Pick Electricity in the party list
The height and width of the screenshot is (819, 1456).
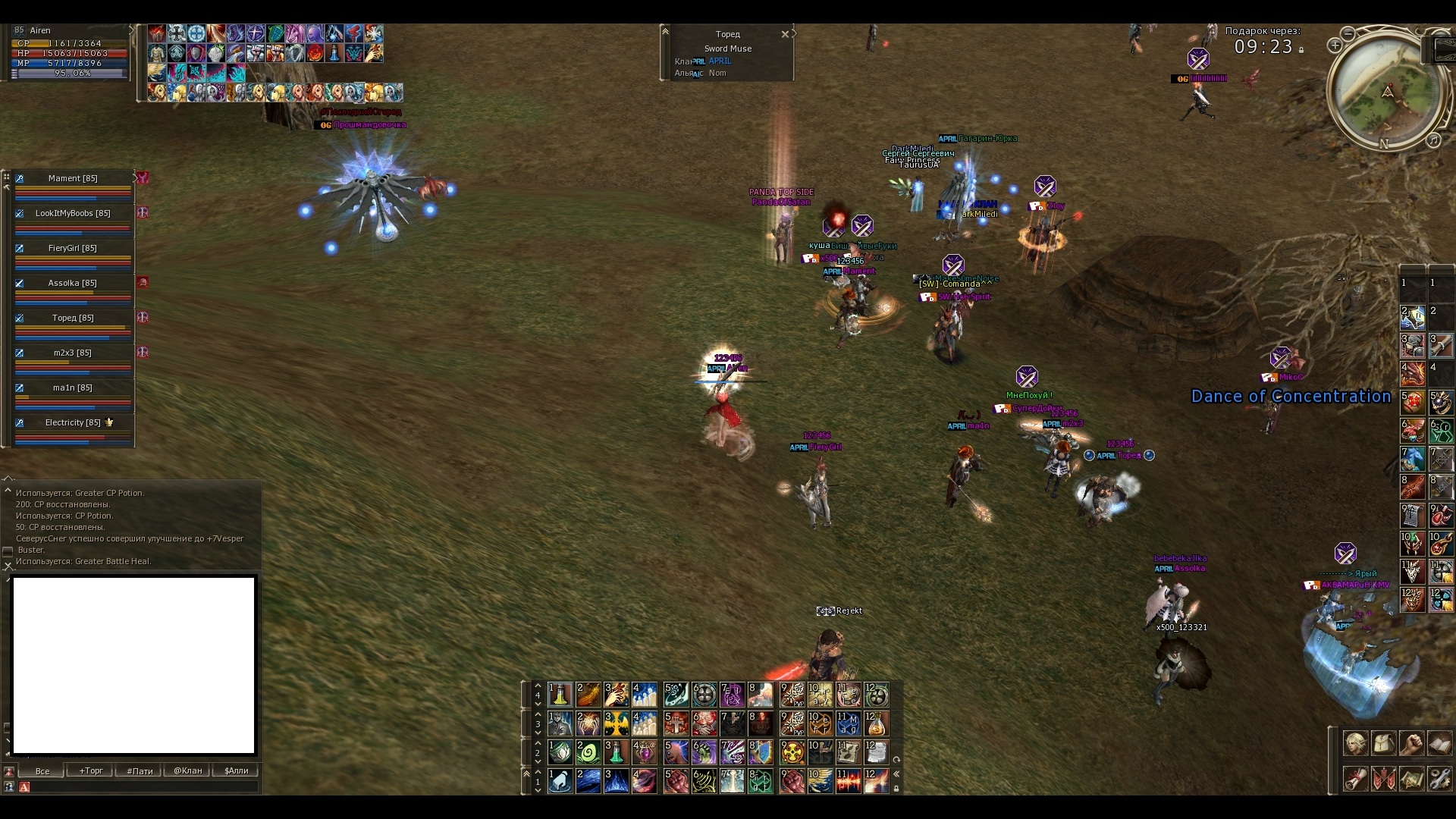coord(73,423)
